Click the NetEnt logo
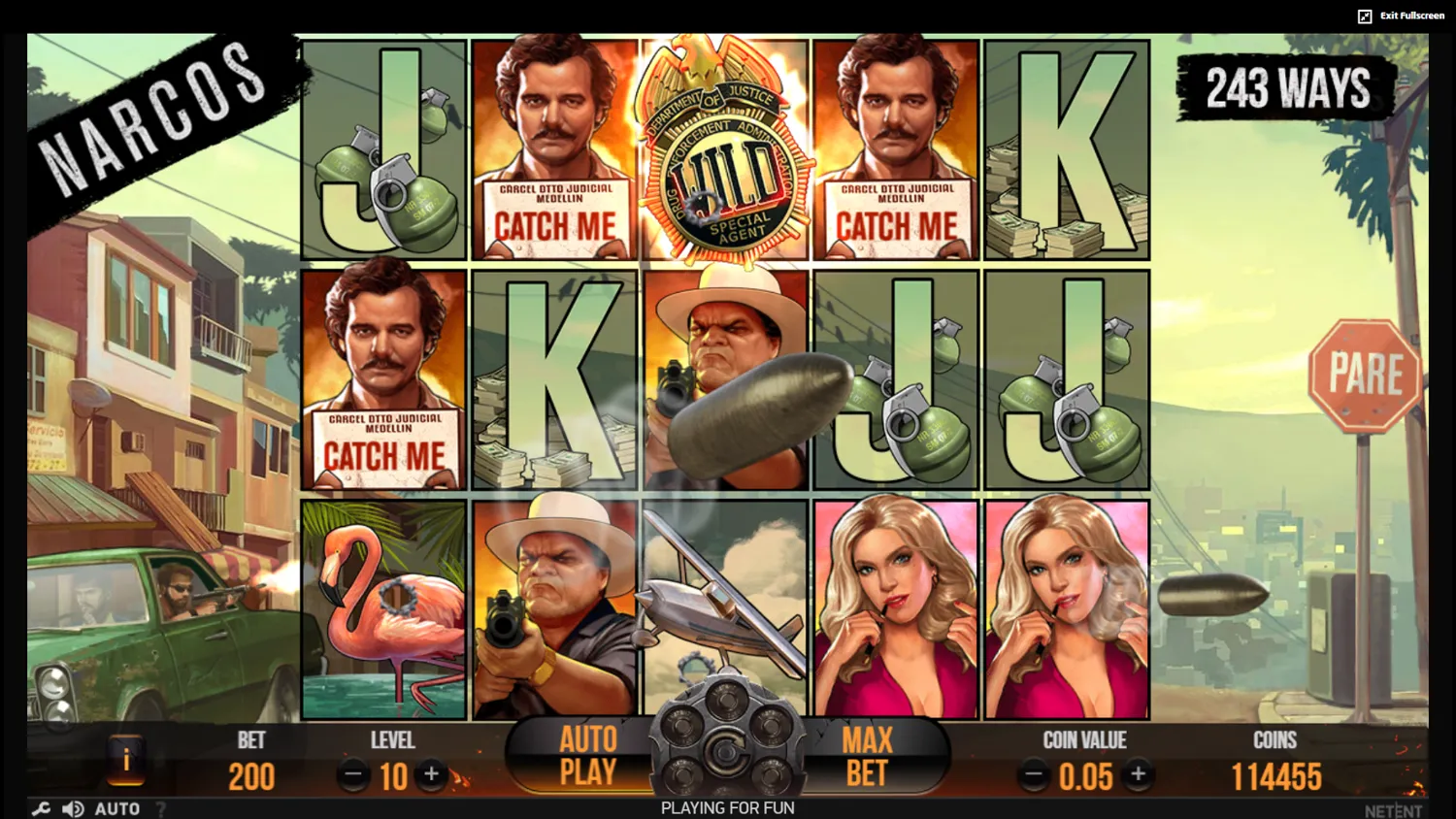The width and height of the screenshot is (1456, 819). point(1395,808)
